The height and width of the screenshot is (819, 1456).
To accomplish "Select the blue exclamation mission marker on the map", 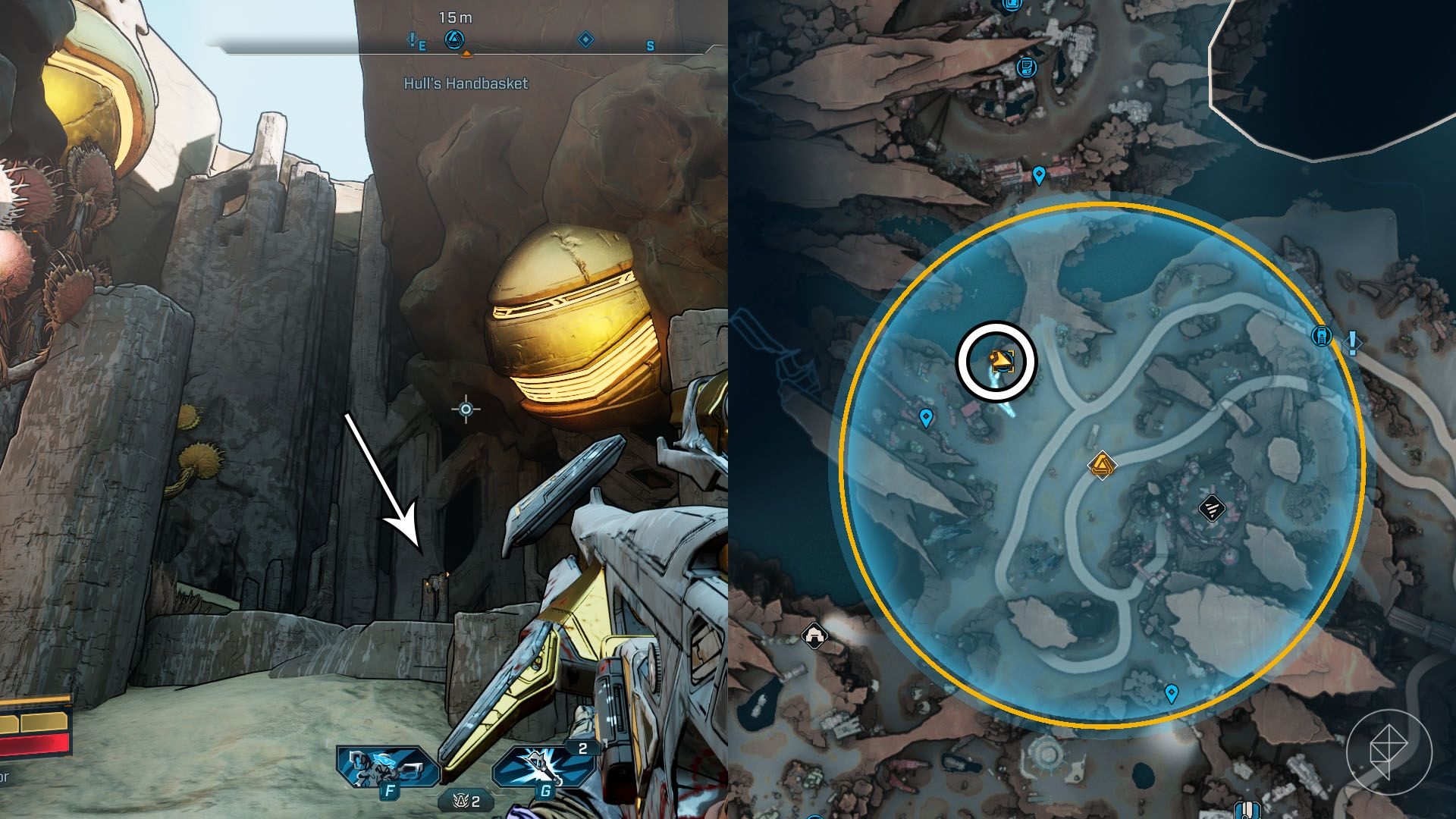I will point(1352,342).
